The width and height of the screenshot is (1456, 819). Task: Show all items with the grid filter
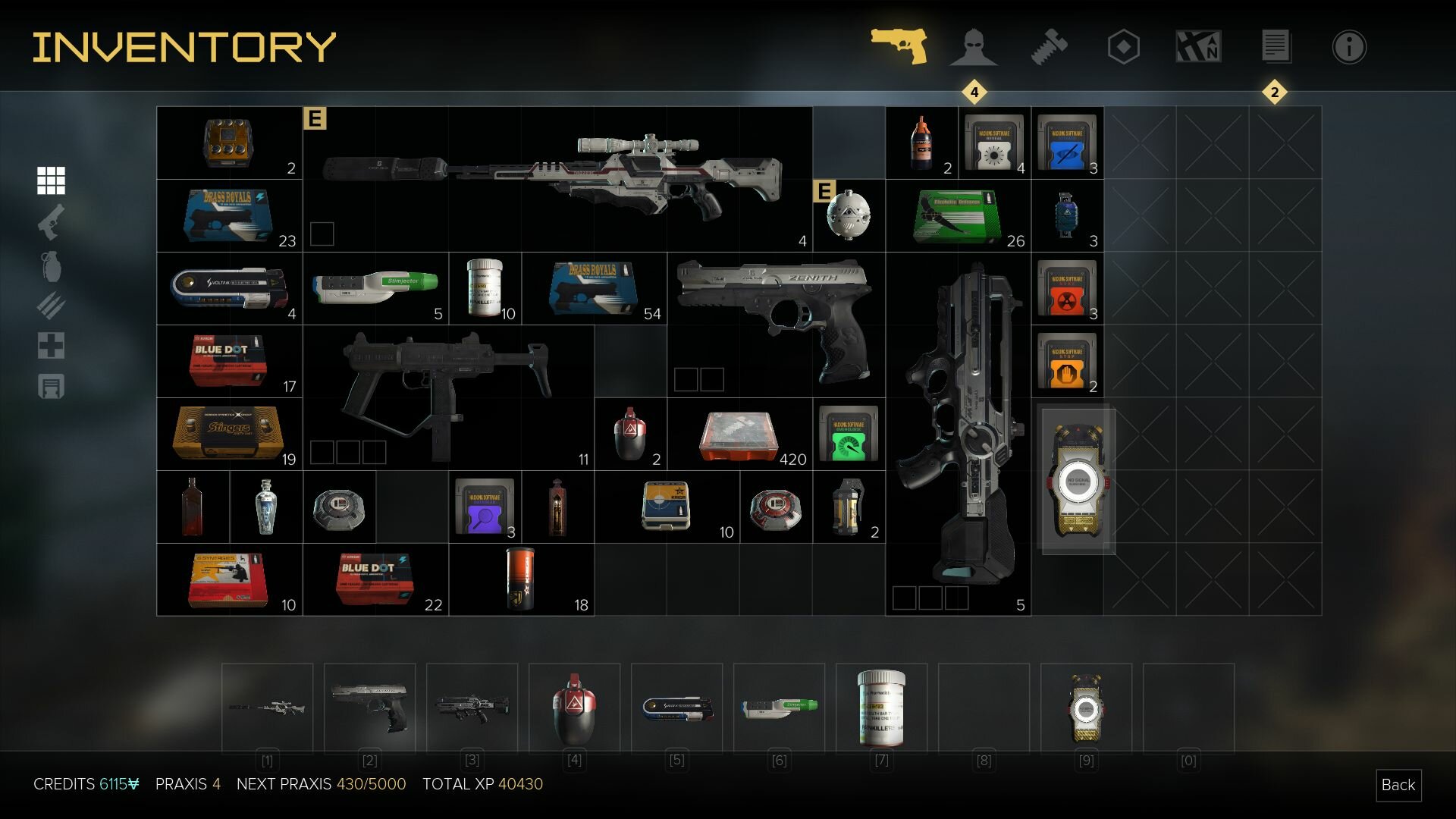(x=51, y=180)
